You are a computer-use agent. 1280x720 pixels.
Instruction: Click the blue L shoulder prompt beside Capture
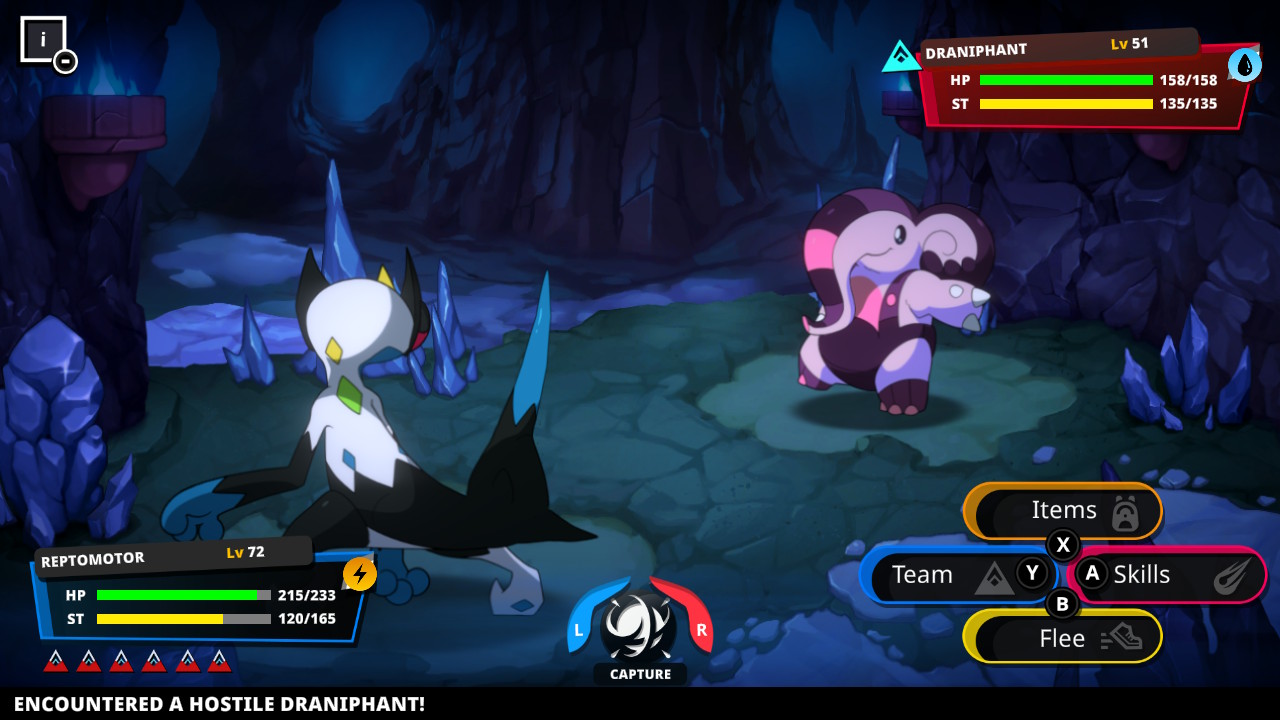581,629
